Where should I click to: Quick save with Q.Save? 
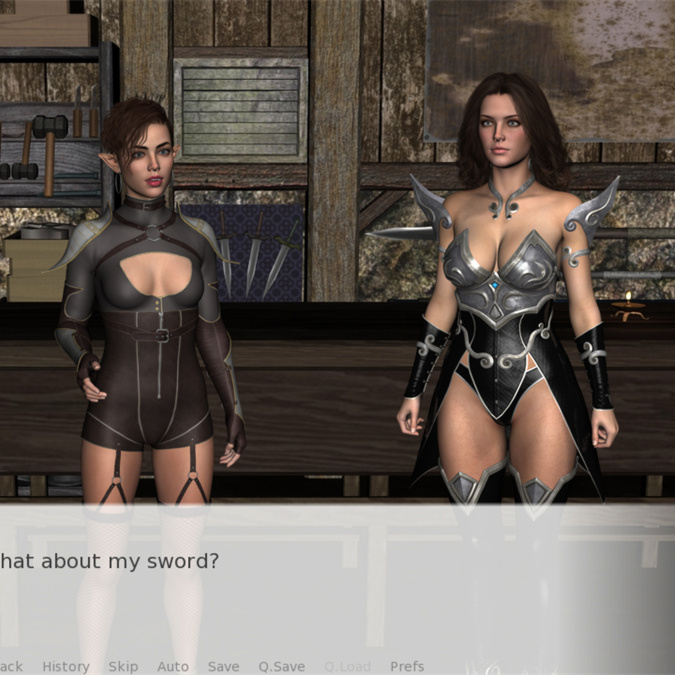click(281, 666)
